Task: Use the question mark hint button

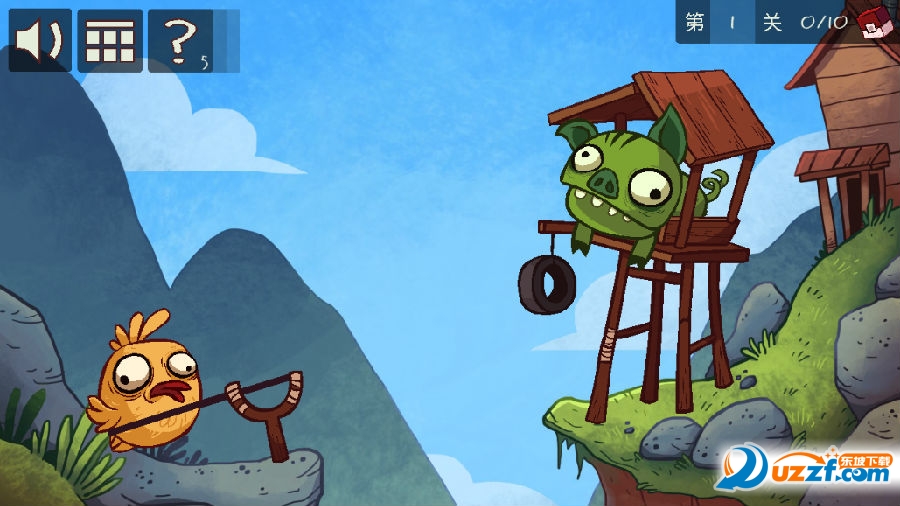Action: pos(180,41)
